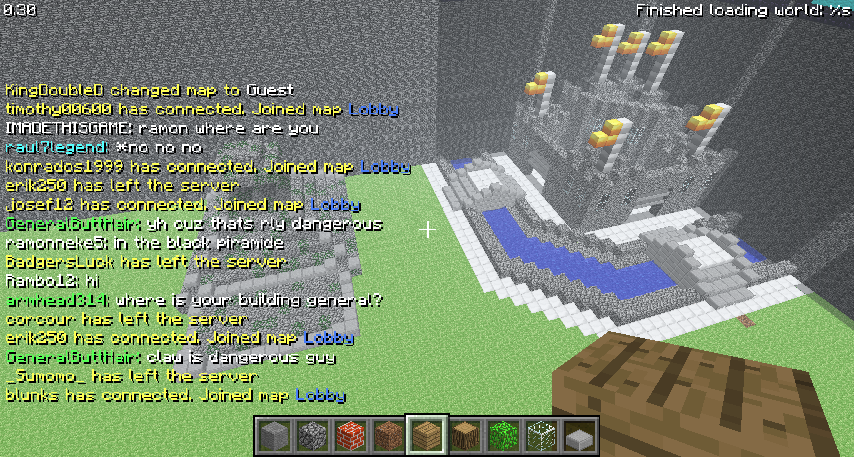Image resolution: width=854 pixels, height=457 pixels.
Task: Select the red brick block slot
Action: pyautogui.click(x=349, y=436)
